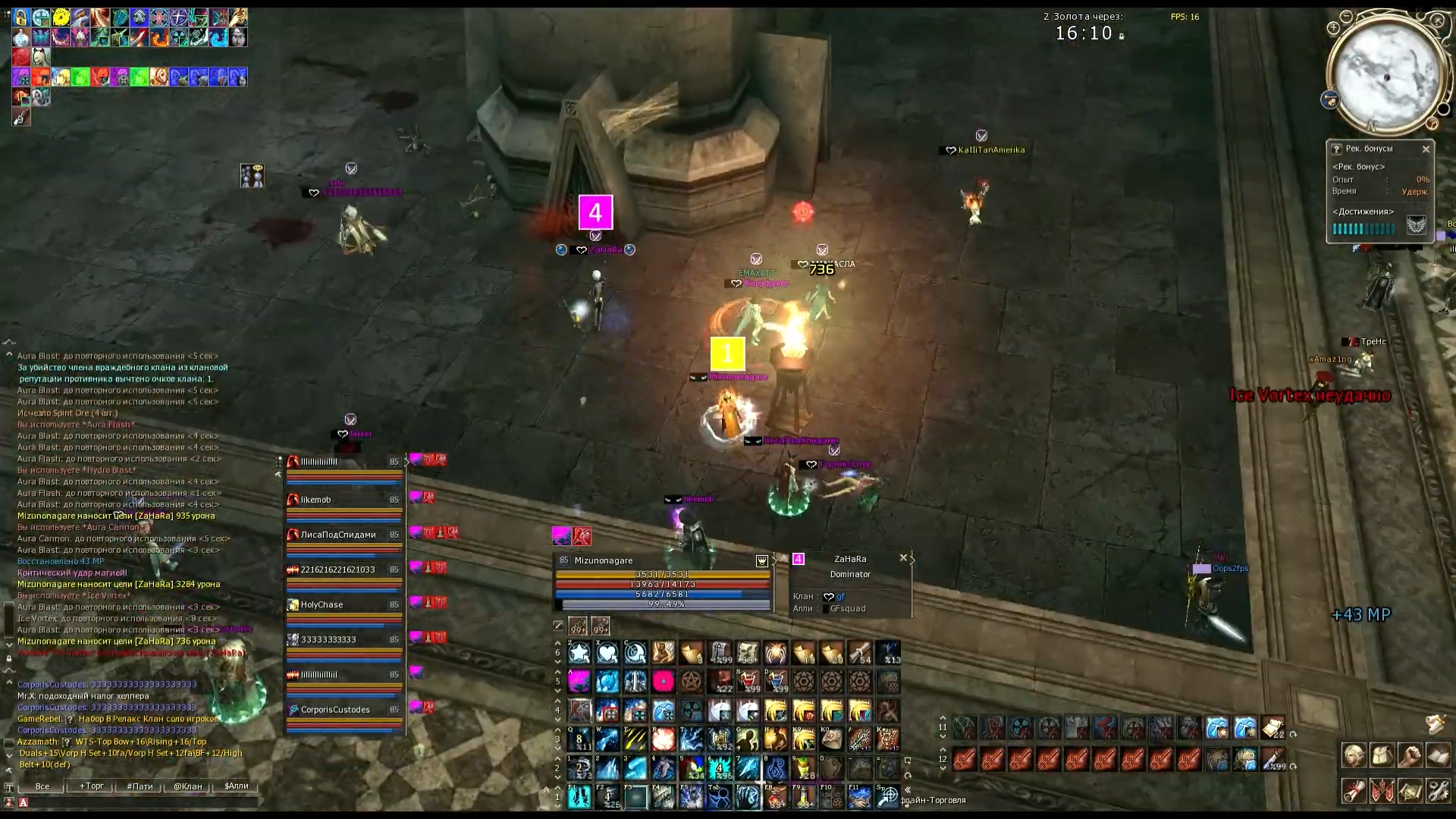Image resolution: width=1456 pixels, height=819 pixels.
Task: Click the teal achievements progress bar in Рек. бонусы
Action: tap(1363, 228)
